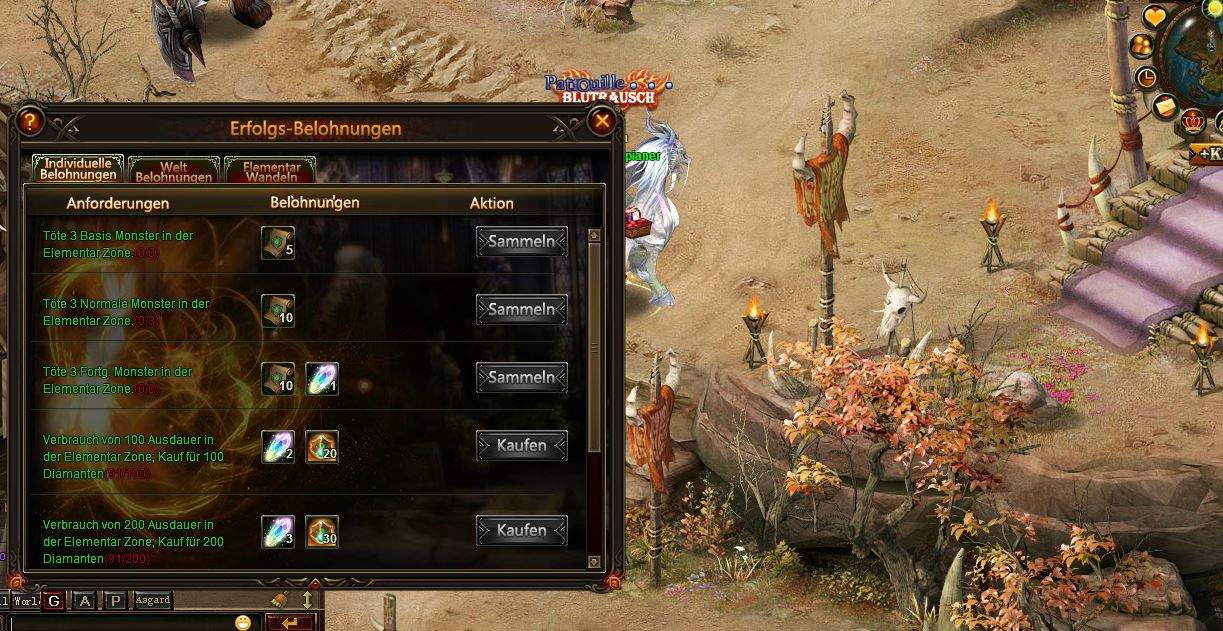
Task: Switch to the Welt Belohnungen tab
Action: click(x=174, y=171)
